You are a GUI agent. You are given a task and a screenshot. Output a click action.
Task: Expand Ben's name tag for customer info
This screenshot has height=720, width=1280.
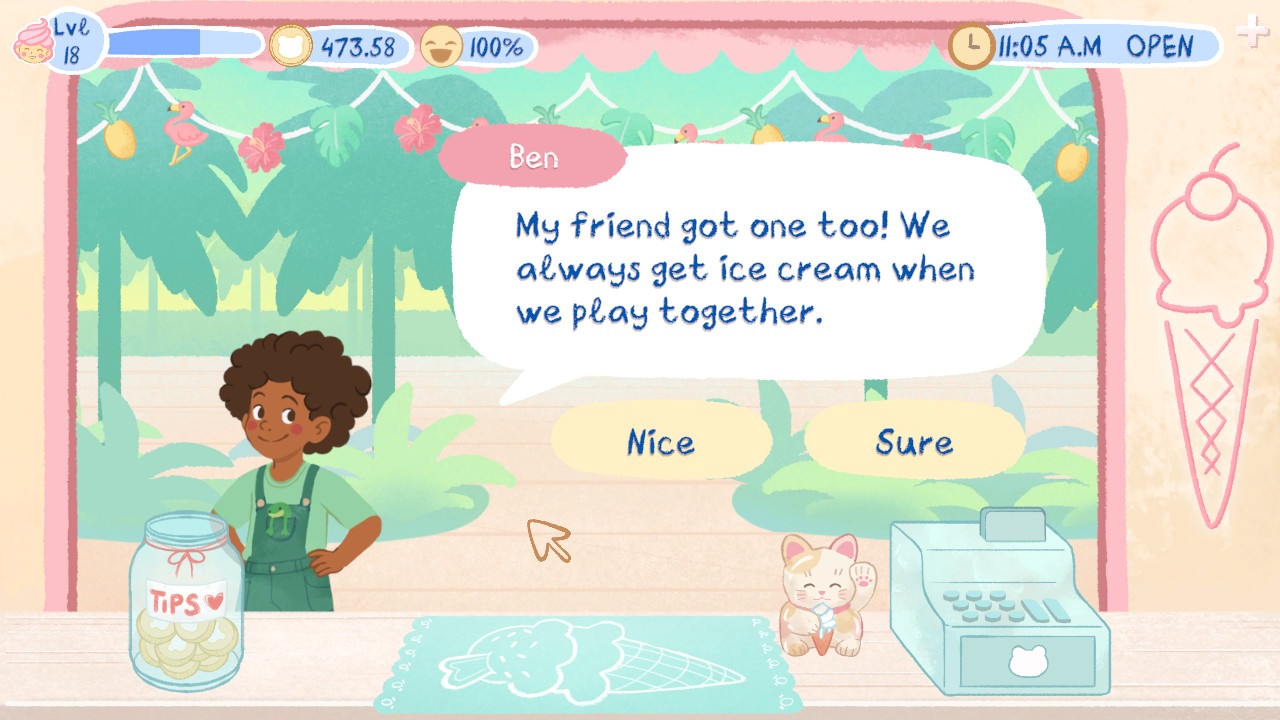point(533,157)
